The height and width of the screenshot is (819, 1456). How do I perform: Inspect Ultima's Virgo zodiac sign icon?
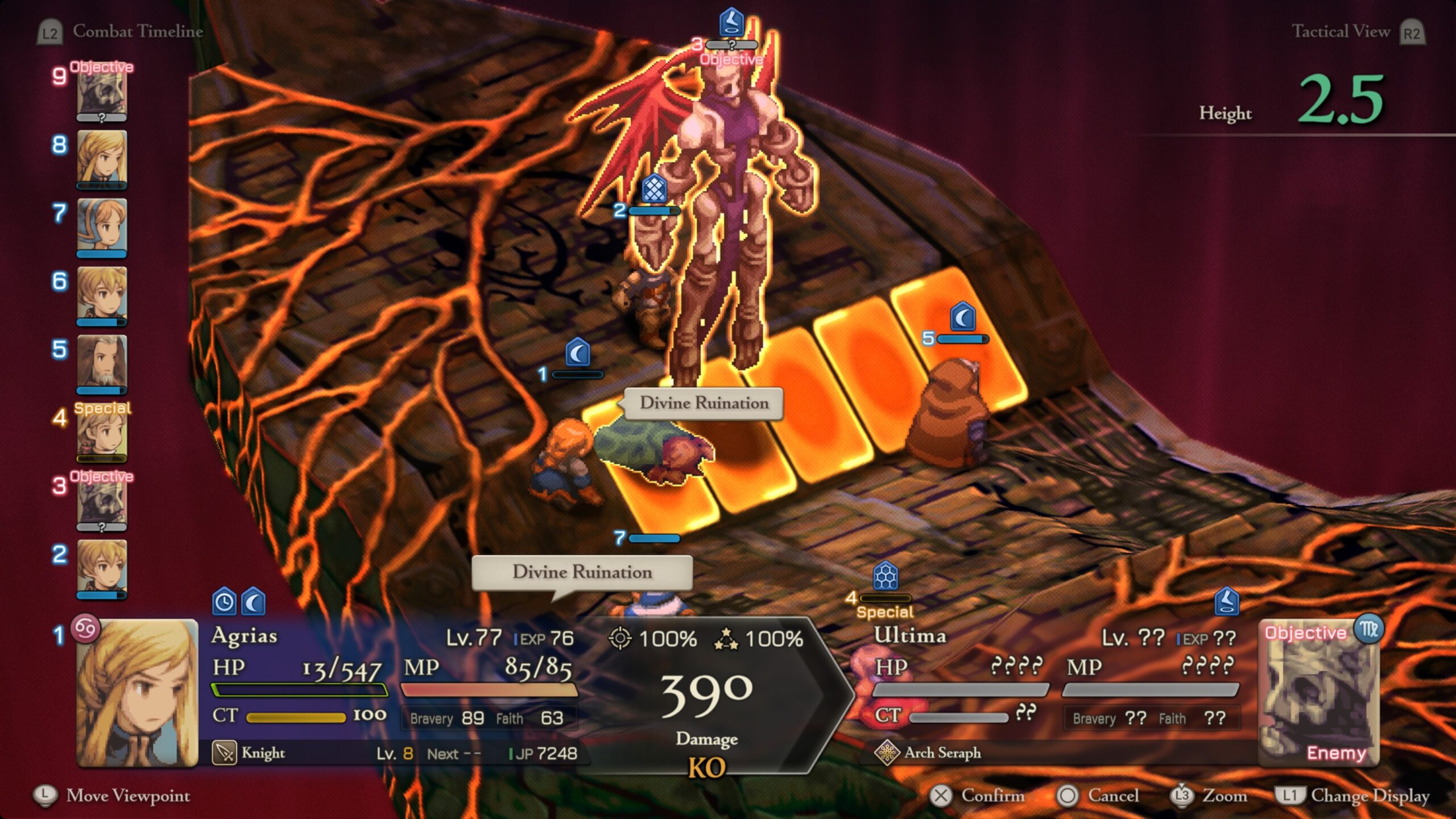coord(1368,628)
